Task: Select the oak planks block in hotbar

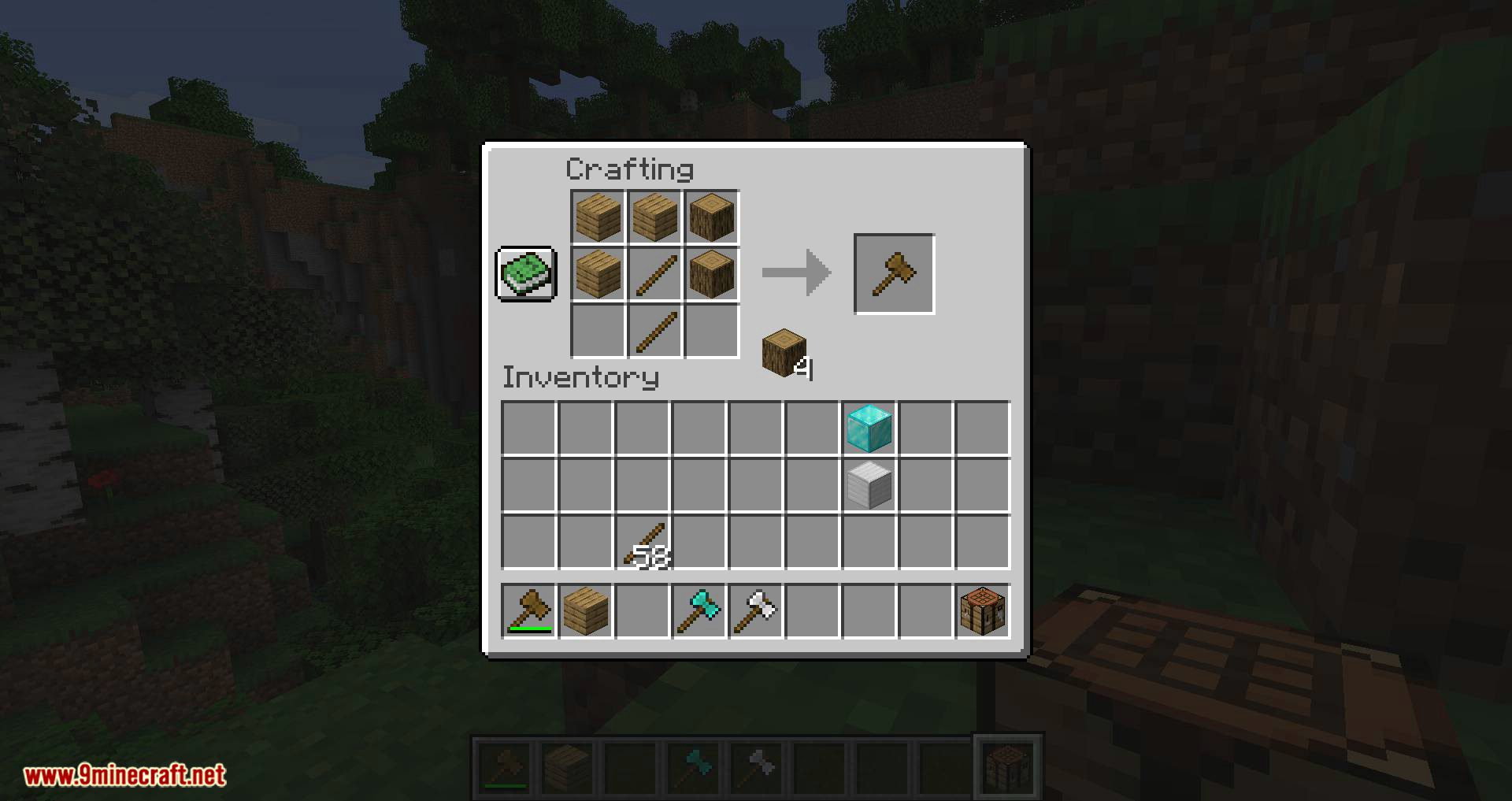Action: click(586, 611)
